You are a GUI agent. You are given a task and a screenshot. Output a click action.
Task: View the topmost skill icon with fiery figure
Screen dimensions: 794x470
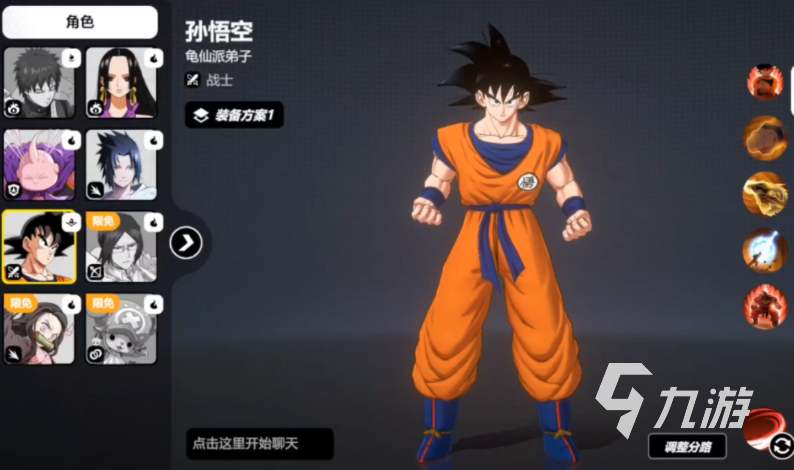(x=764, y=82)
